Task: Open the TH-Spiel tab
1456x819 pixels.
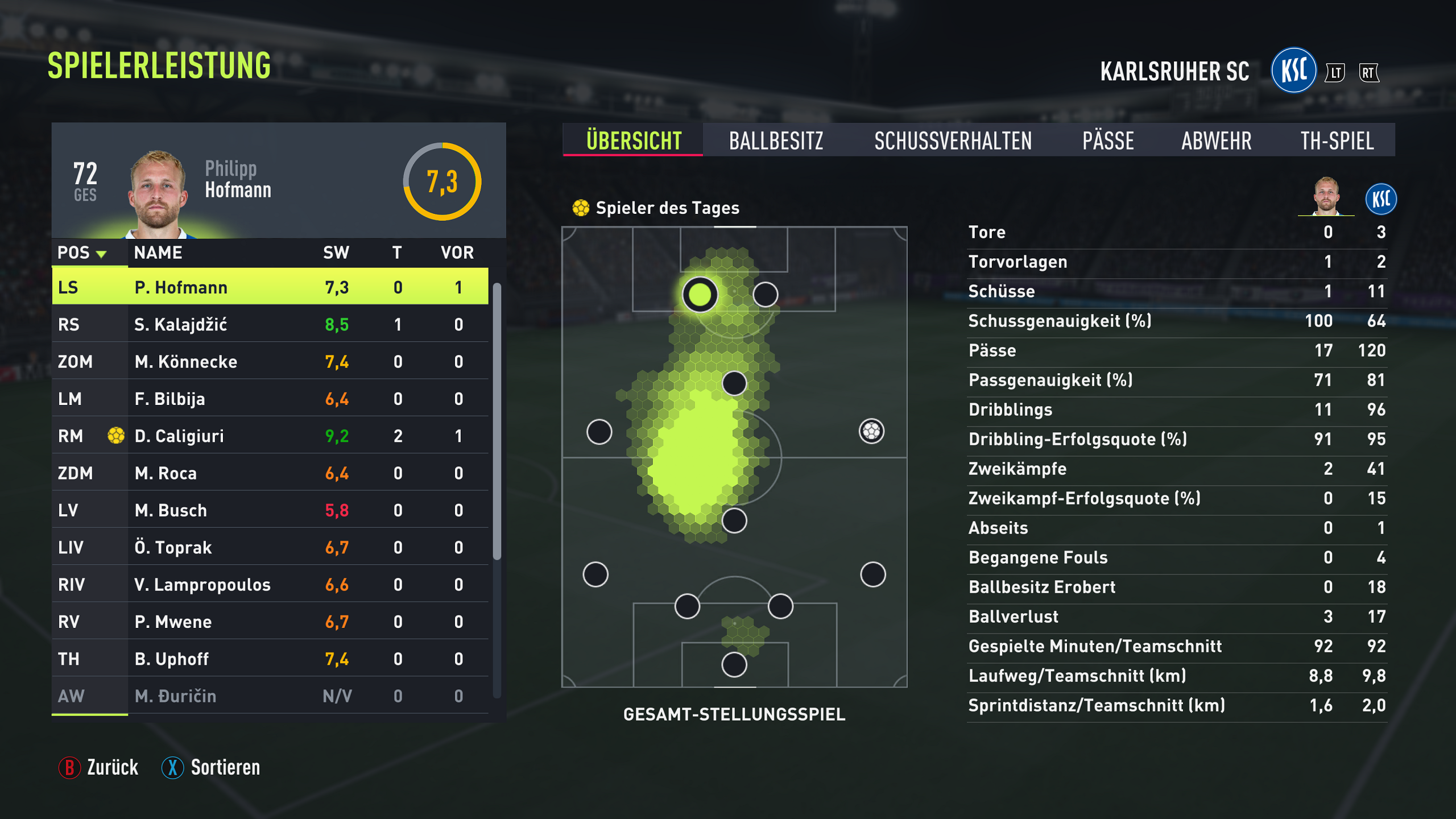Action: pyautogui.click(x=1337, y=140)
